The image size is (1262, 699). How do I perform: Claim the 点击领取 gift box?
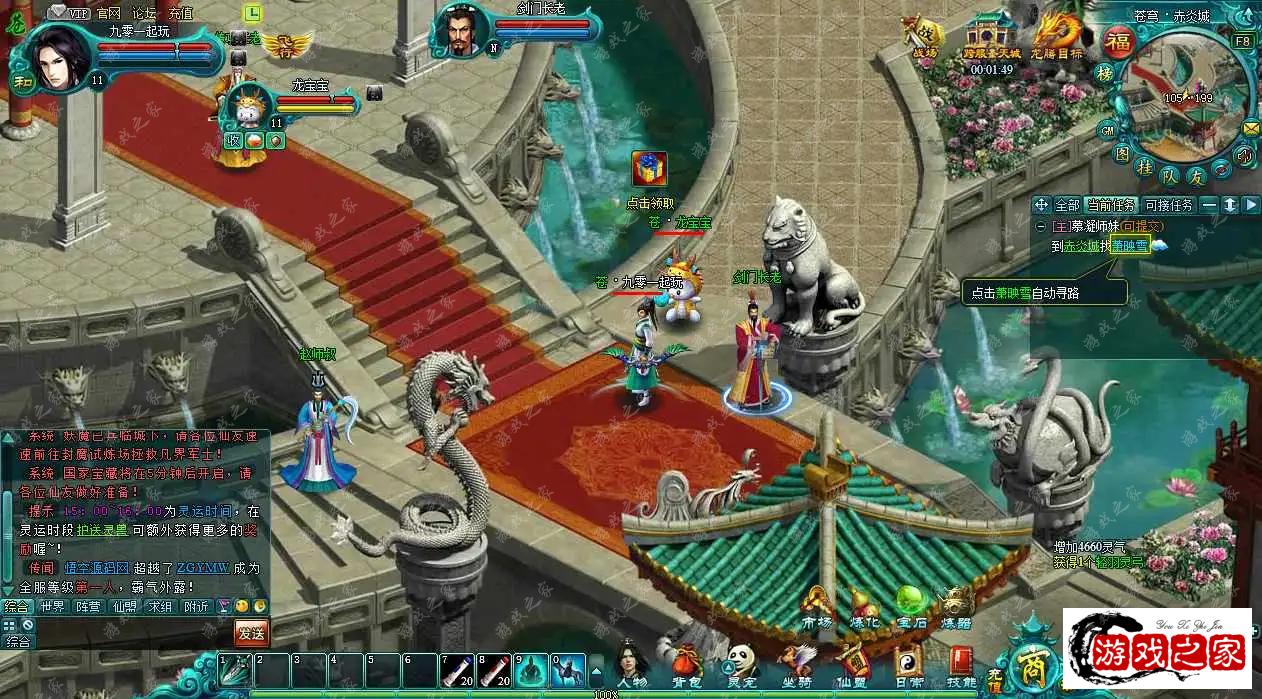649,169
